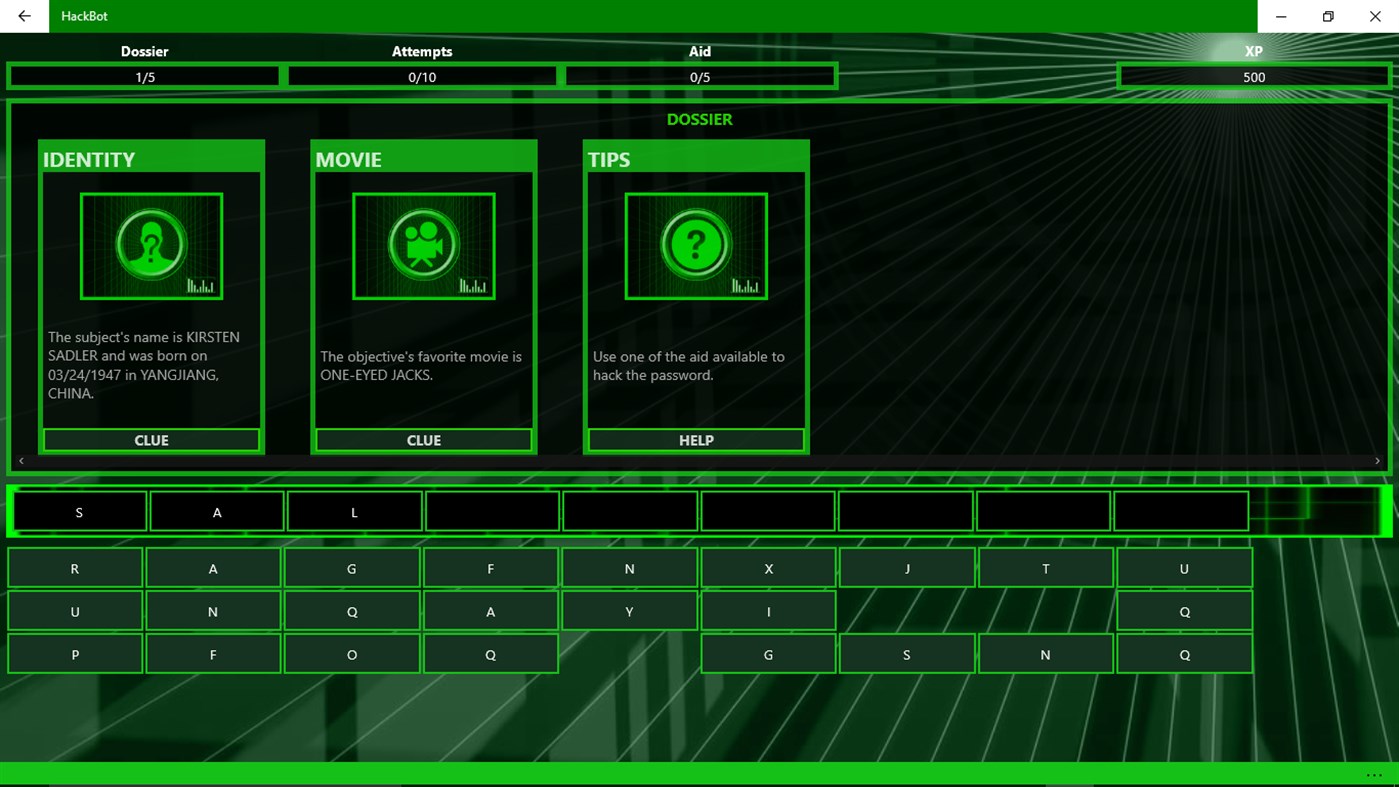Click the Dossier counter showing 1/5
The image size is (1399, 787).
[x=144, y=76]
